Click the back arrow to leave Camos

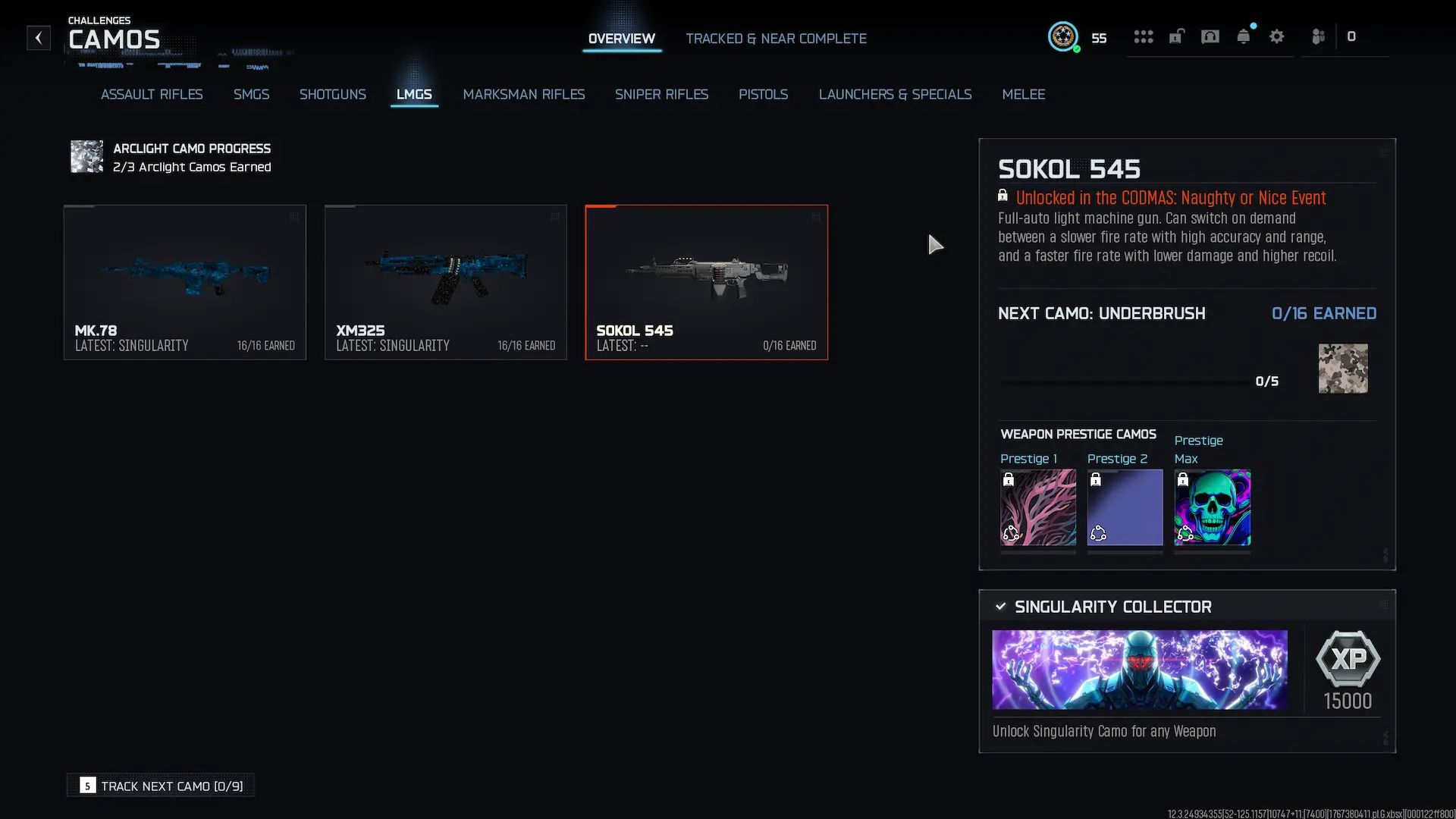point(38,38)
